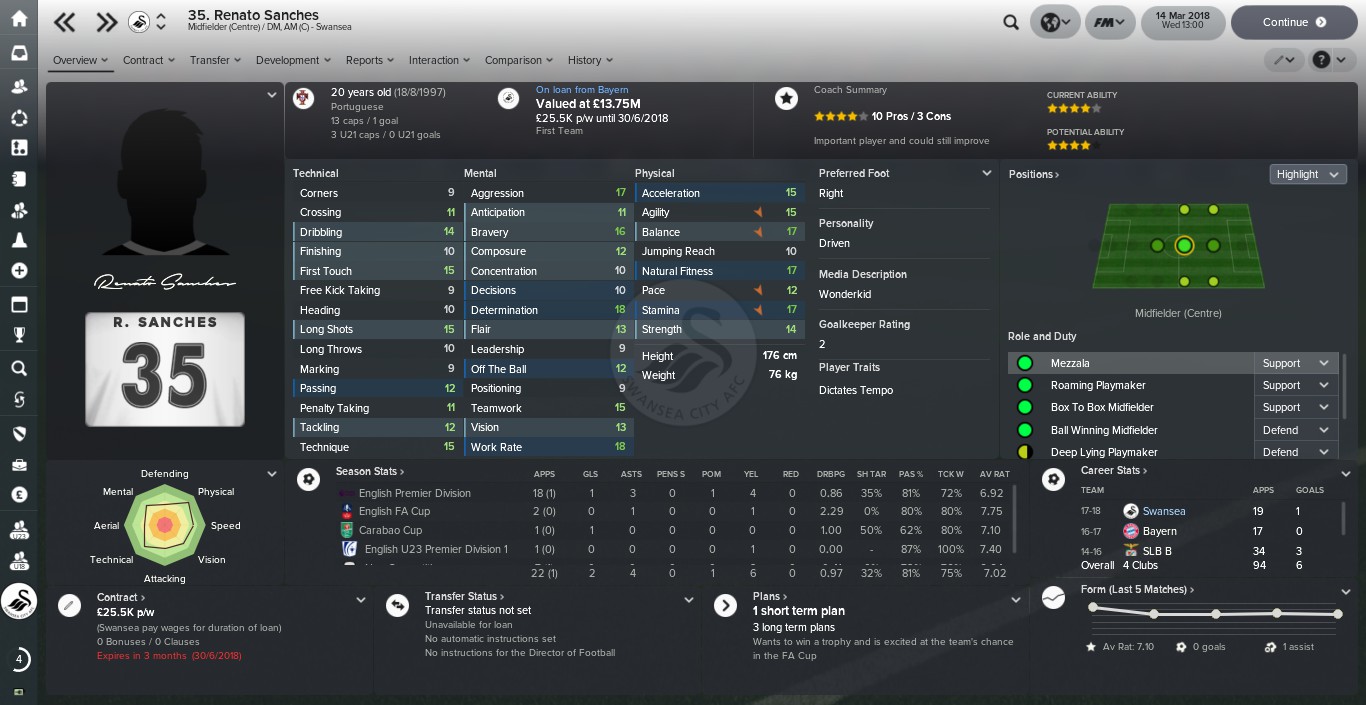Switch to the Development tab

point(293,60)
